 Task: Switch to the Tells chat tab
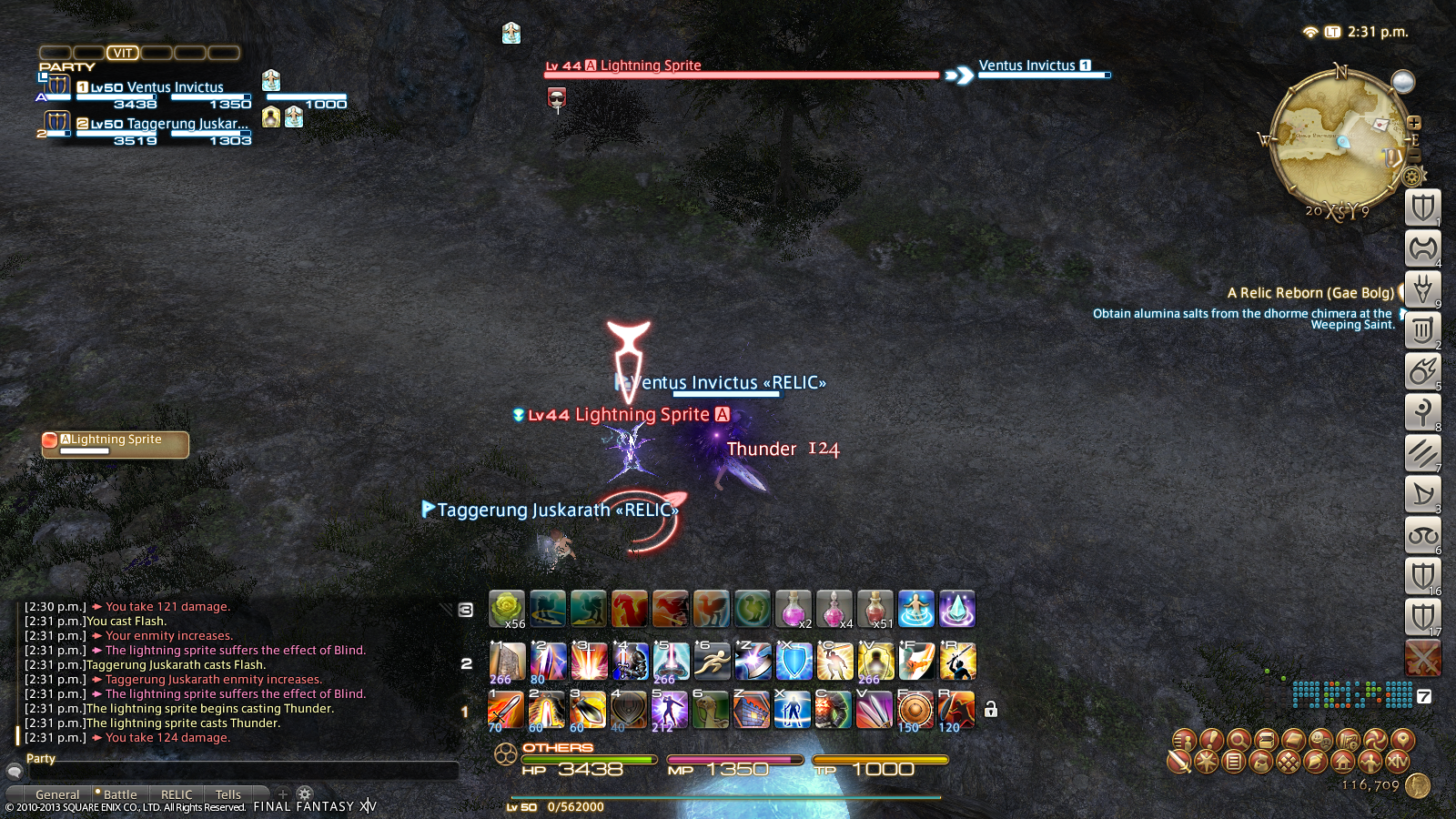(228, 794)
